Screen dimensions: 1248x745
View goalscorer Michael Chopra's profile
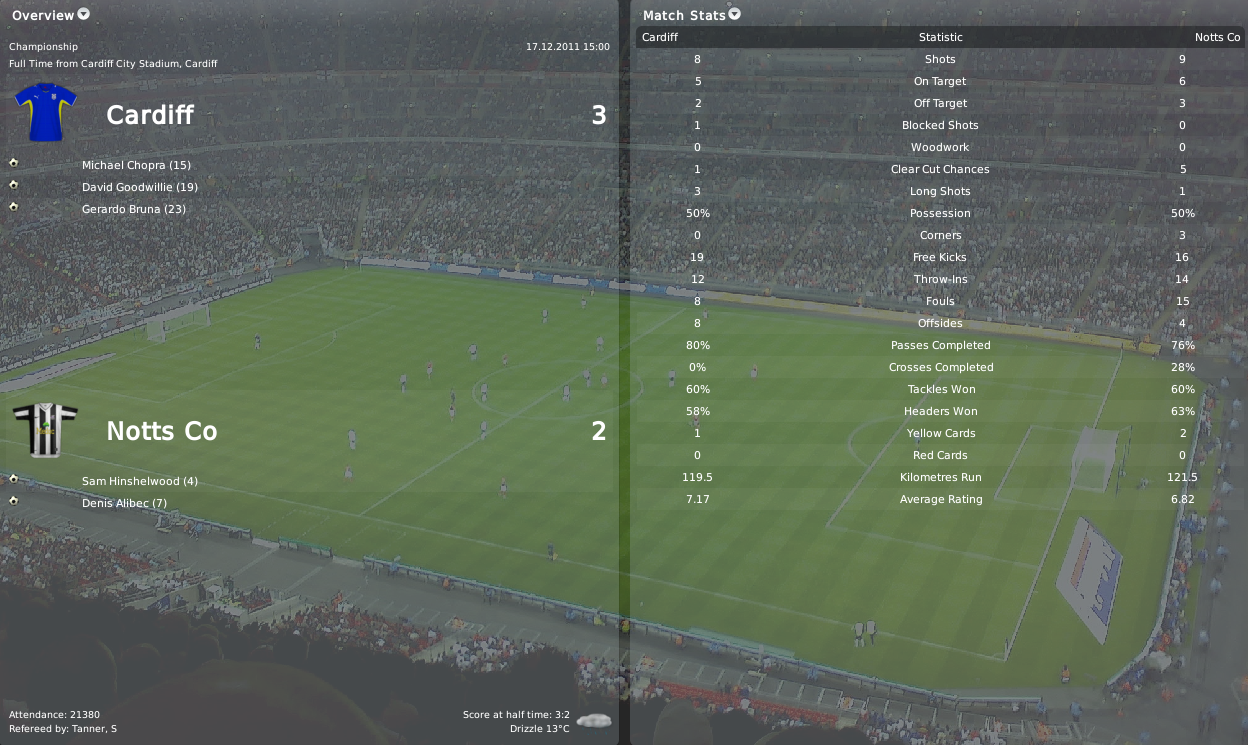click(136, 165)
